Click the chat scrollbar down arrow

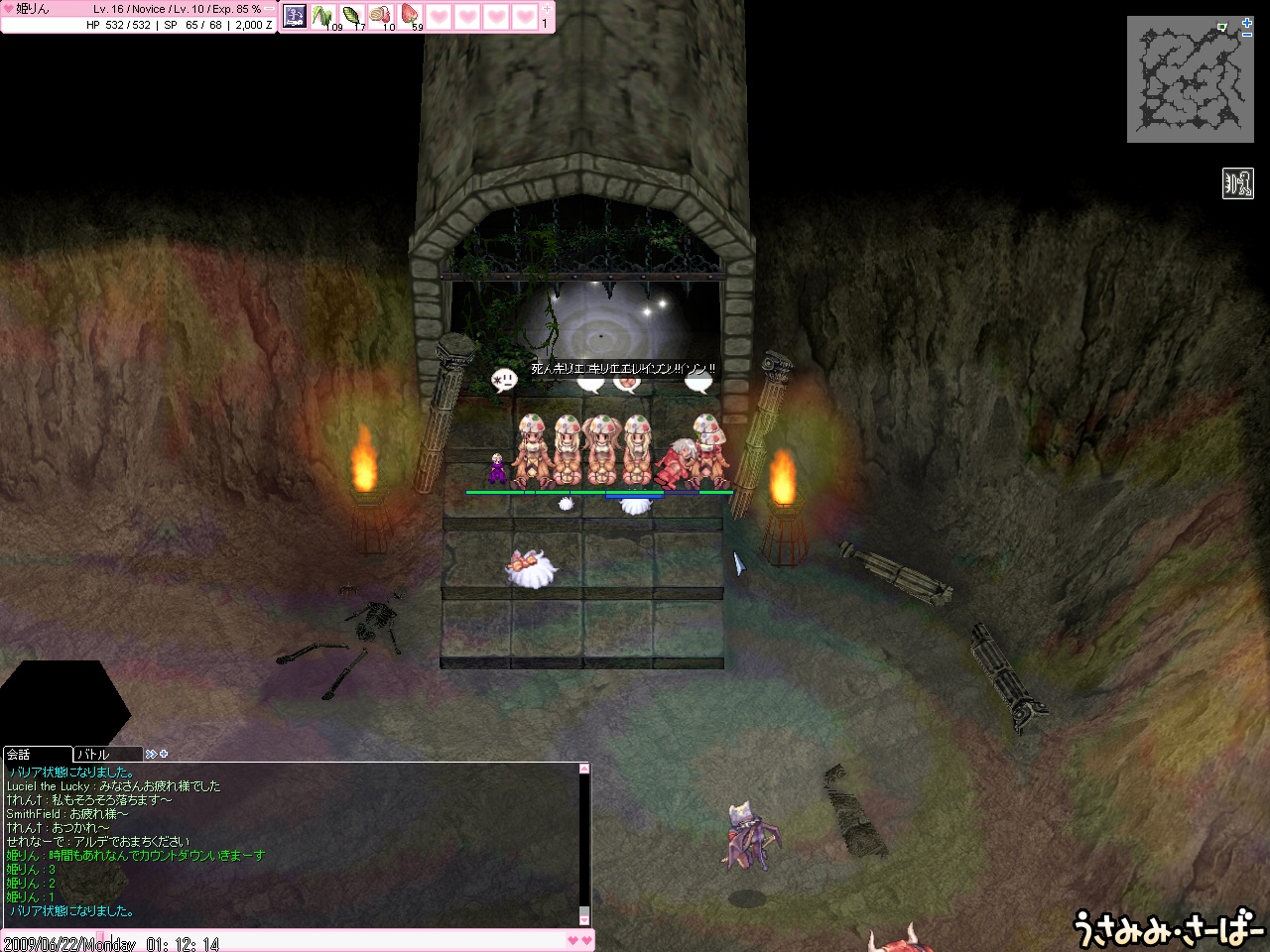[x=585, y=919]
